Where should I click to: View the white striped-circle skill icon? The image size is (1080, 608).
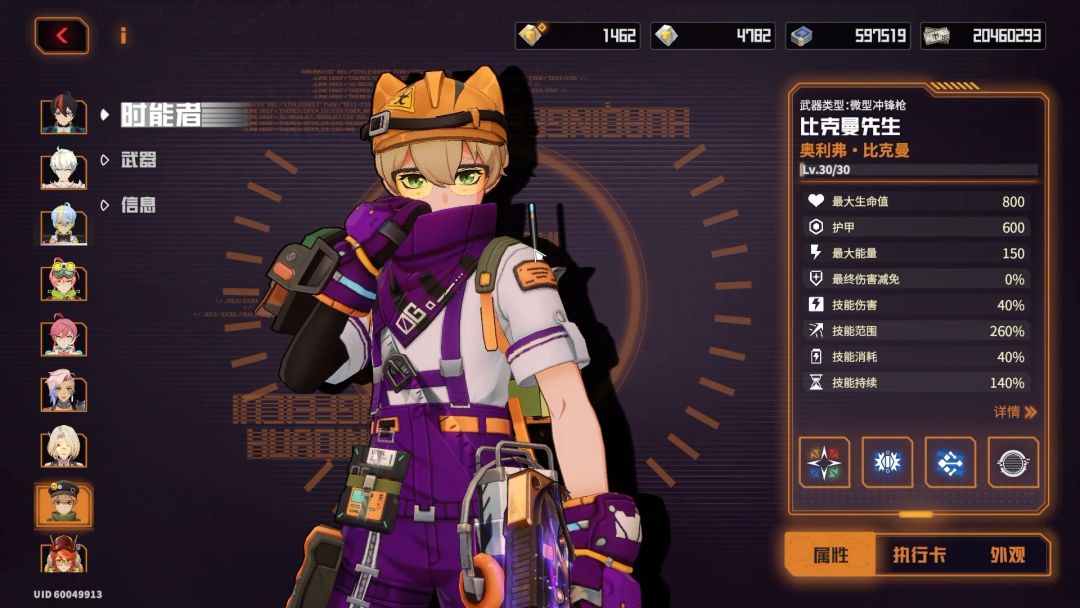point(1013,463)
